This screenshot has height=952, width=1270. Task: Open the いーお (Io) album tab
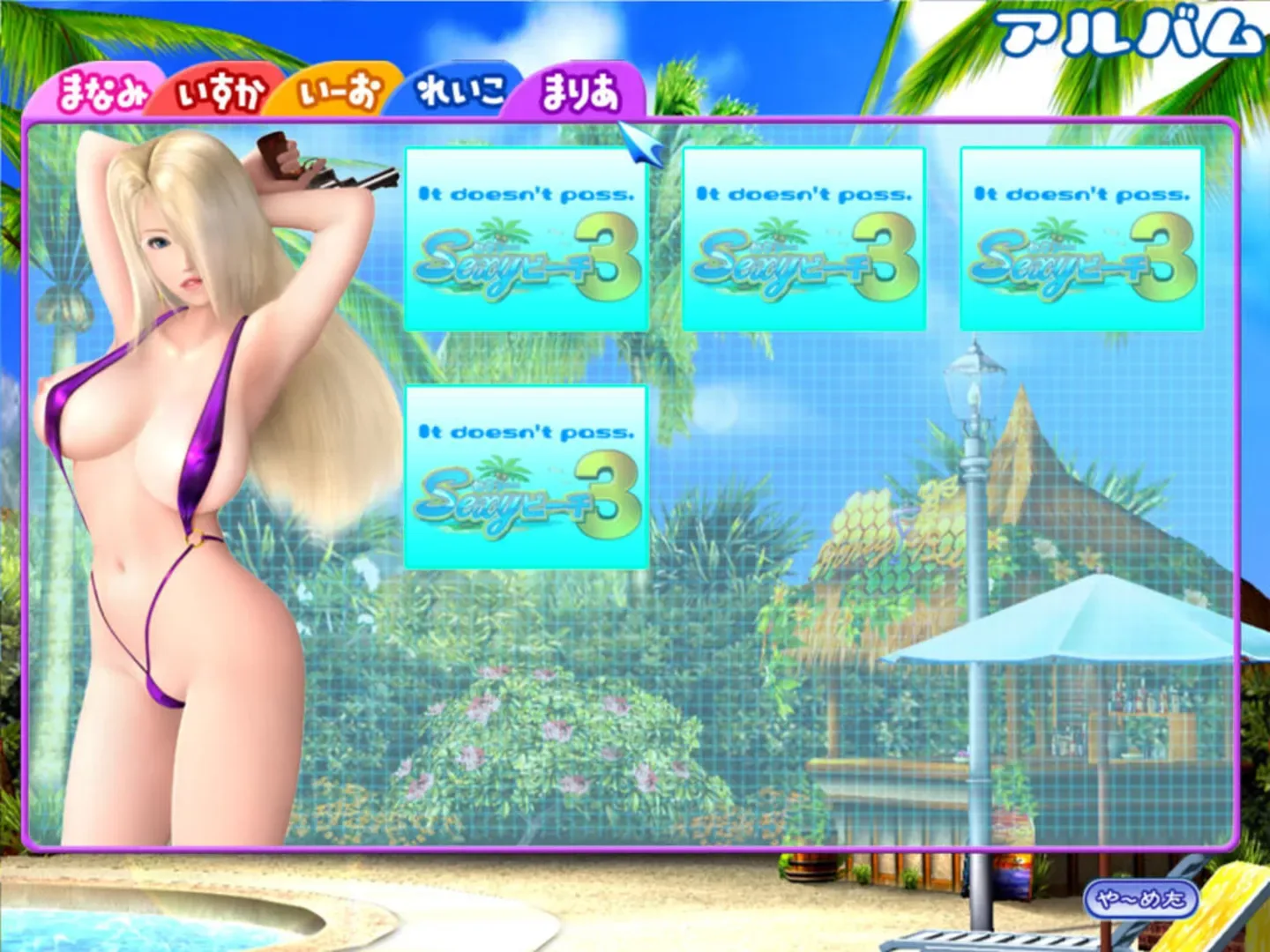(340, 91)
